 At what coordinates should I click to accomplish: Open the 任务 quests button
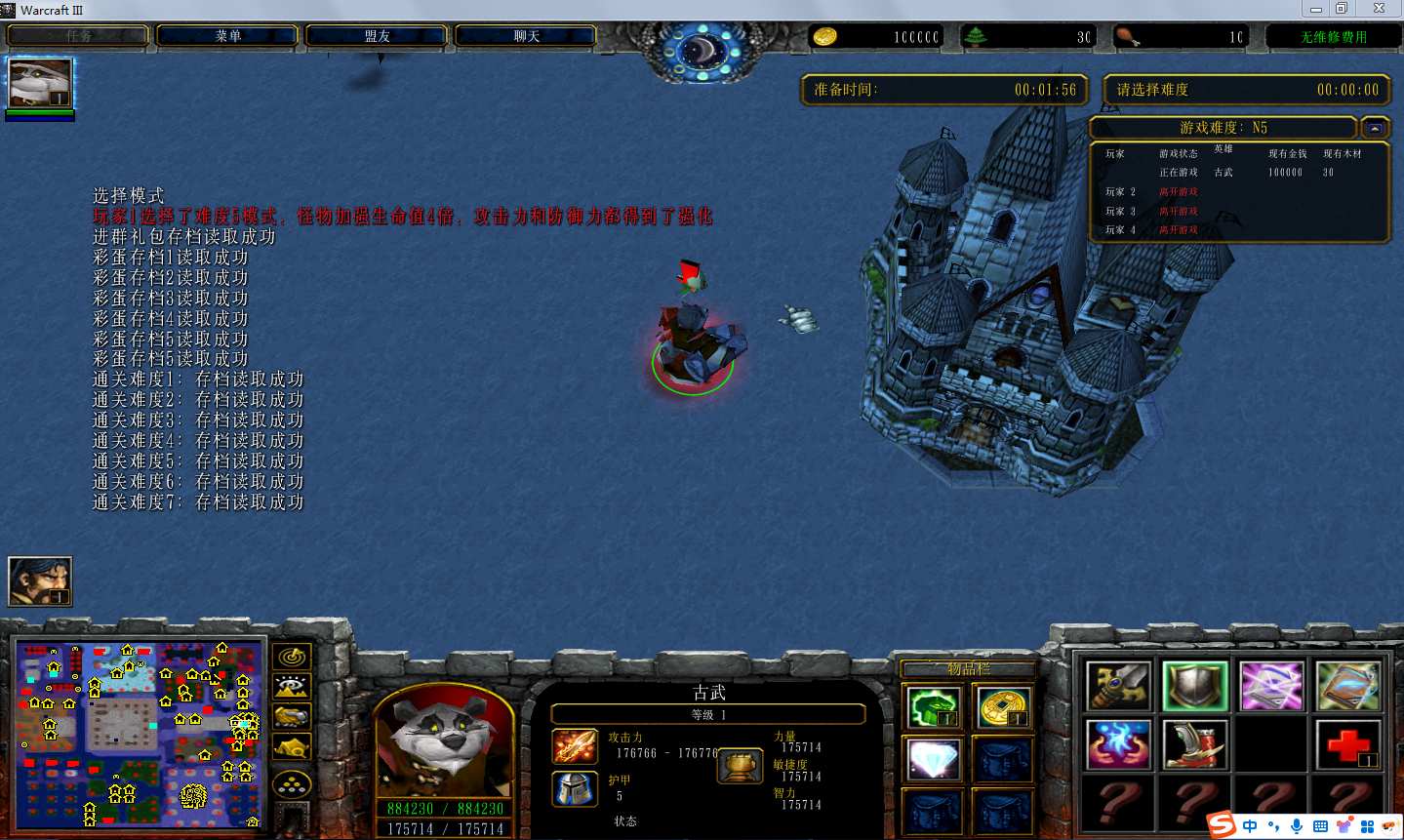click(78, 36)
